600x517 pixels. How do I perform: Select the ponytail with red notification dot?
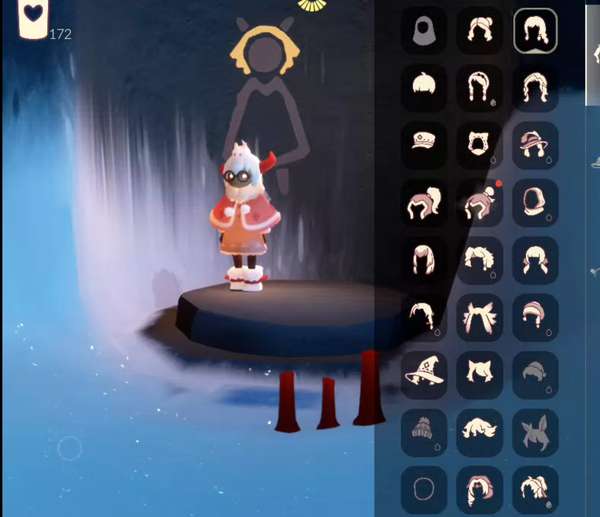click(480, 202)
